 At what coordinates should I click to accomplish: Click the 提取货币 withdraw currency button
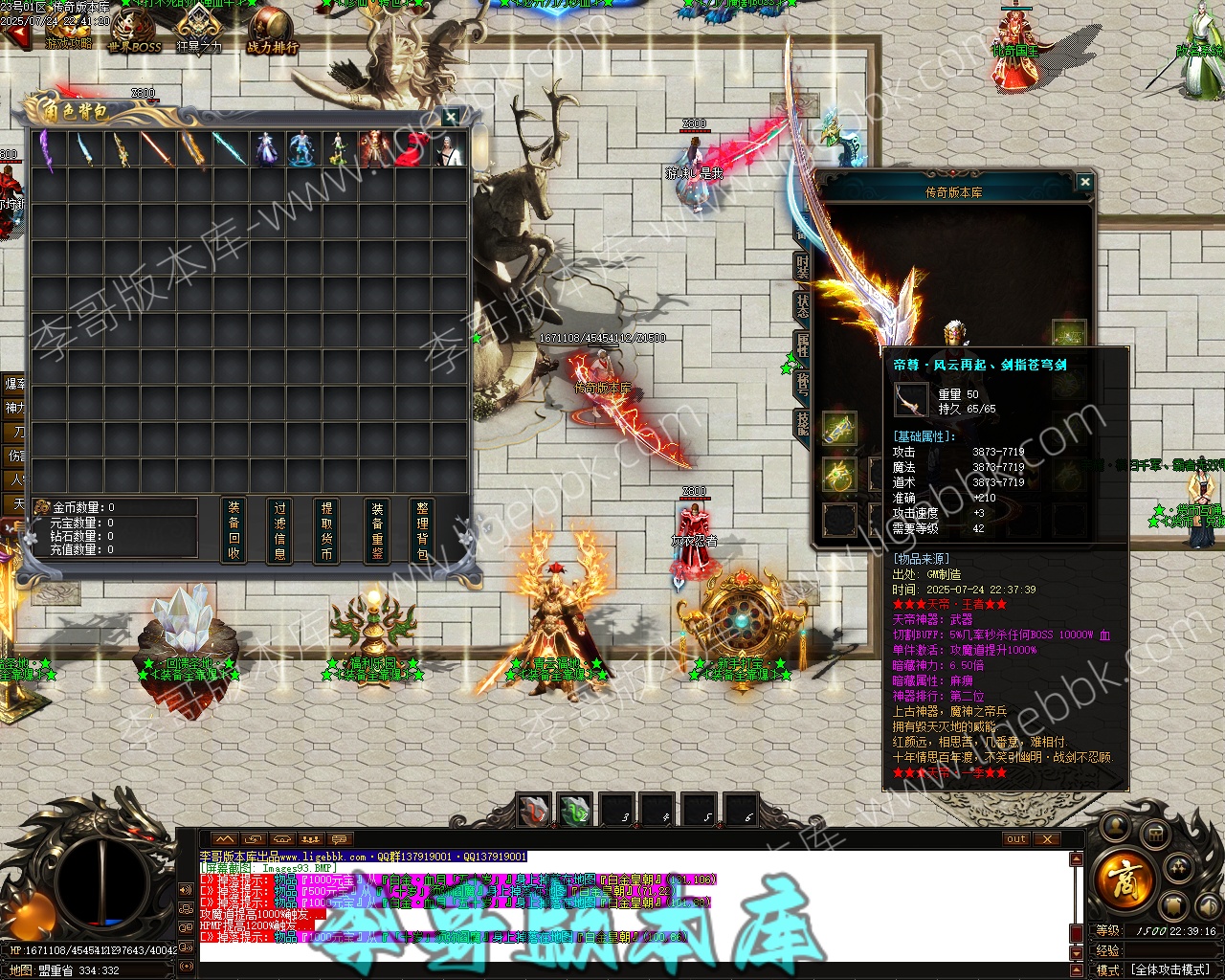coord(327,530)
